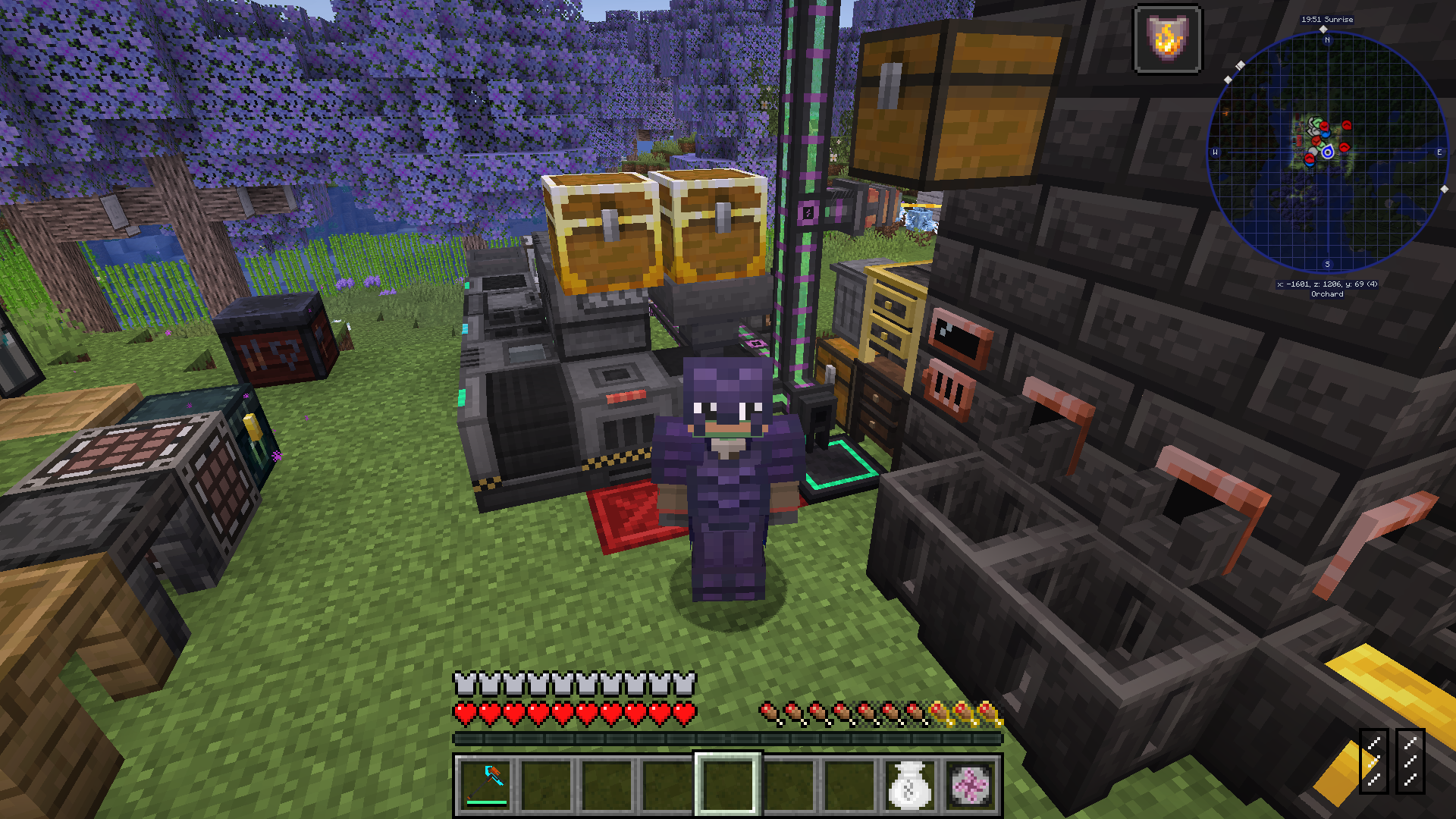Select the hoe tool hotbar slot
The image size is (1456, 819).
[x=485, y=784]
